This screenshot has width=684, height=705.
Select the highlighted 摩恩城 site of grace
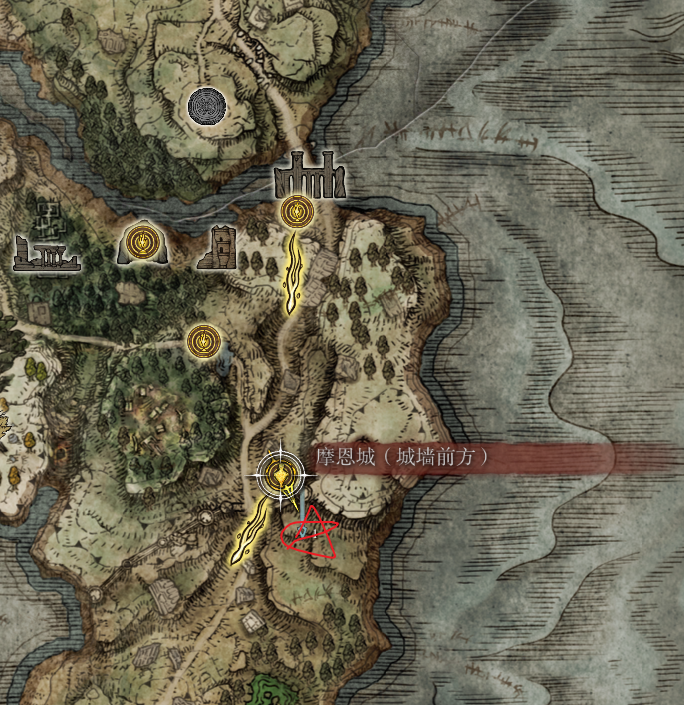[x=278, y=473]
